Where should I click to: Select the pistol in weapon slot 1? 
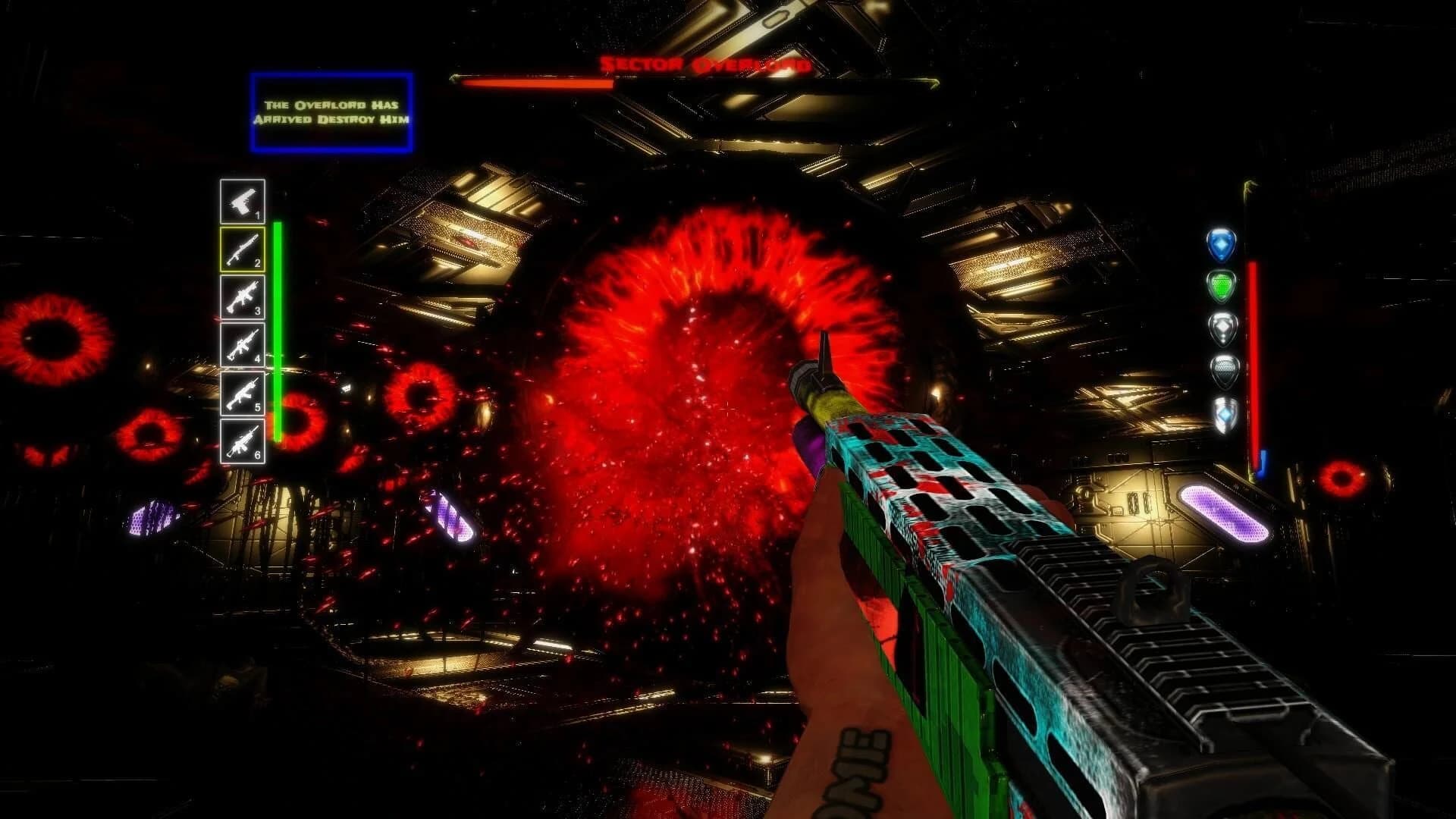click(x=243, y=199)
